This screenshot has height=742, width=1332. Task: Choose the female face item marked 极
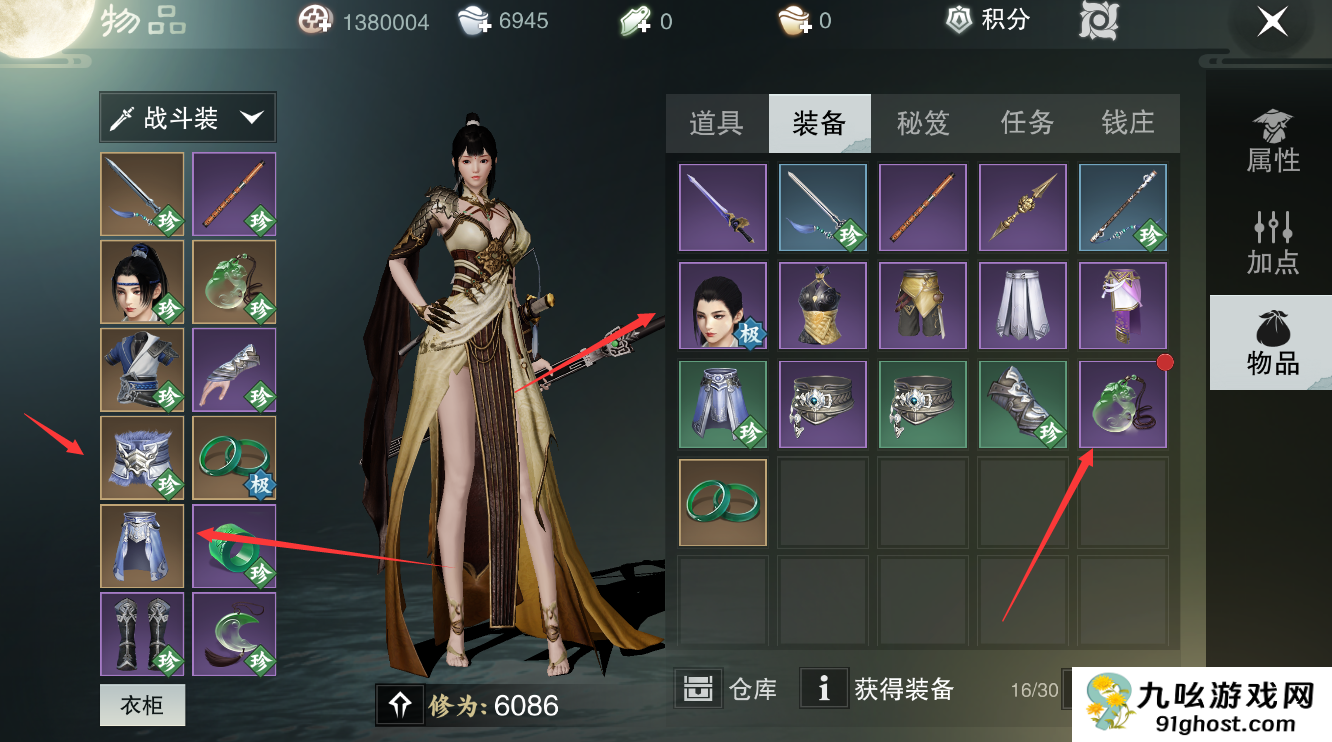[x=723, y=306]
